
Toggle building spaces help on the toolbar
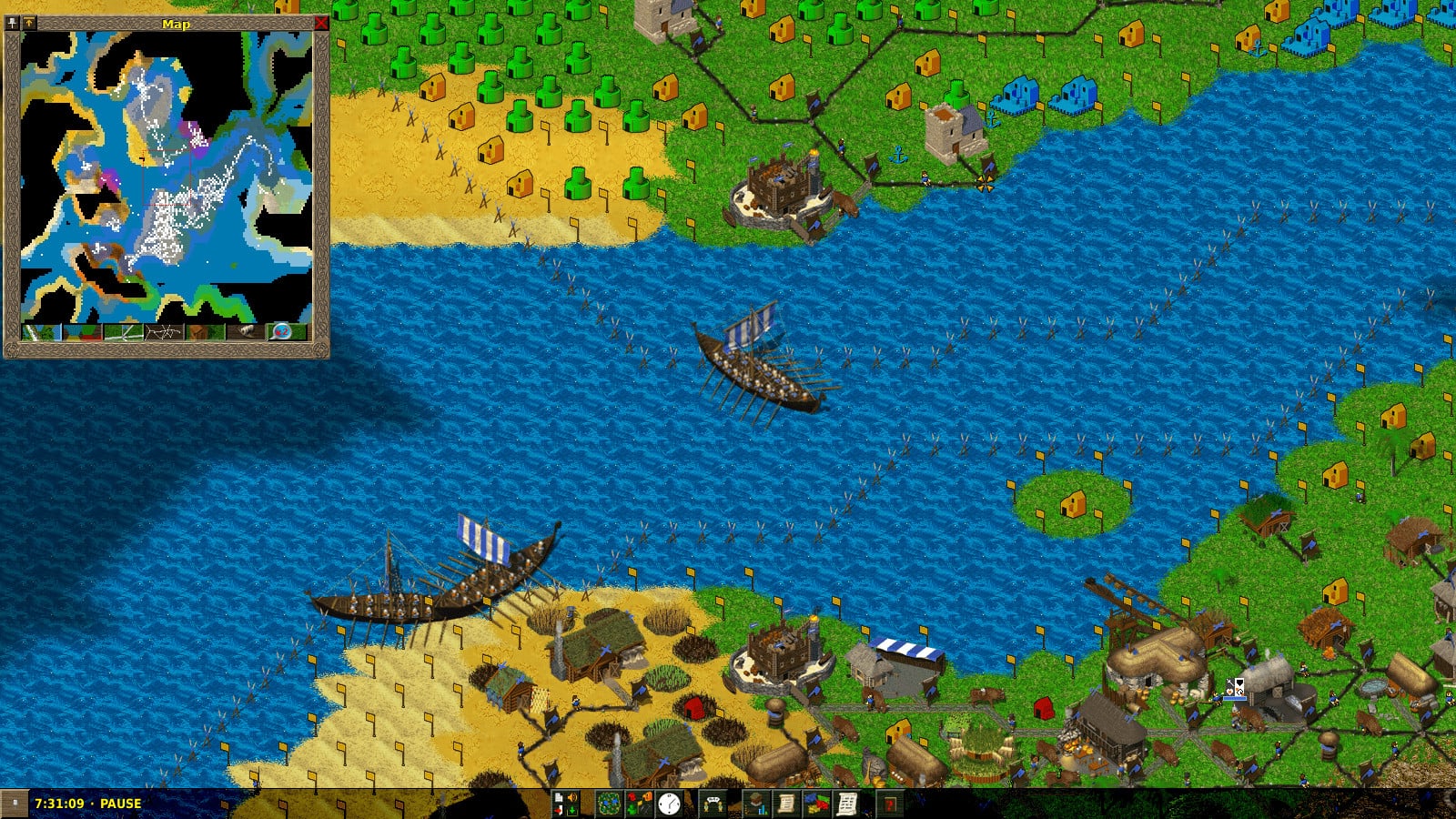(639, 803)
